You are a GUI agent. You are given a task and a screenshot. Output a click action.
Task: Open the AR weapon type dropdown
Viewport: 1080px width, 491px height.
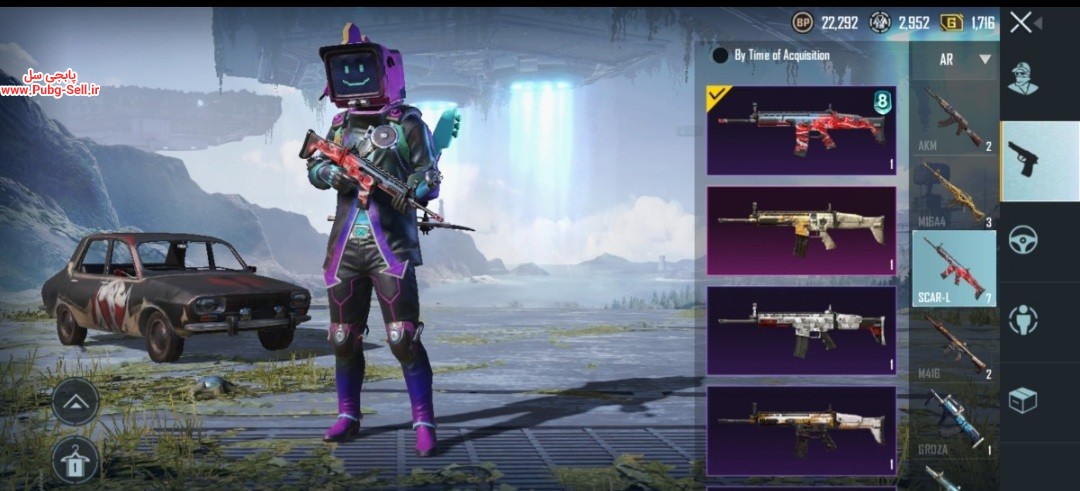pyautogui.click(x=965, y=59)
